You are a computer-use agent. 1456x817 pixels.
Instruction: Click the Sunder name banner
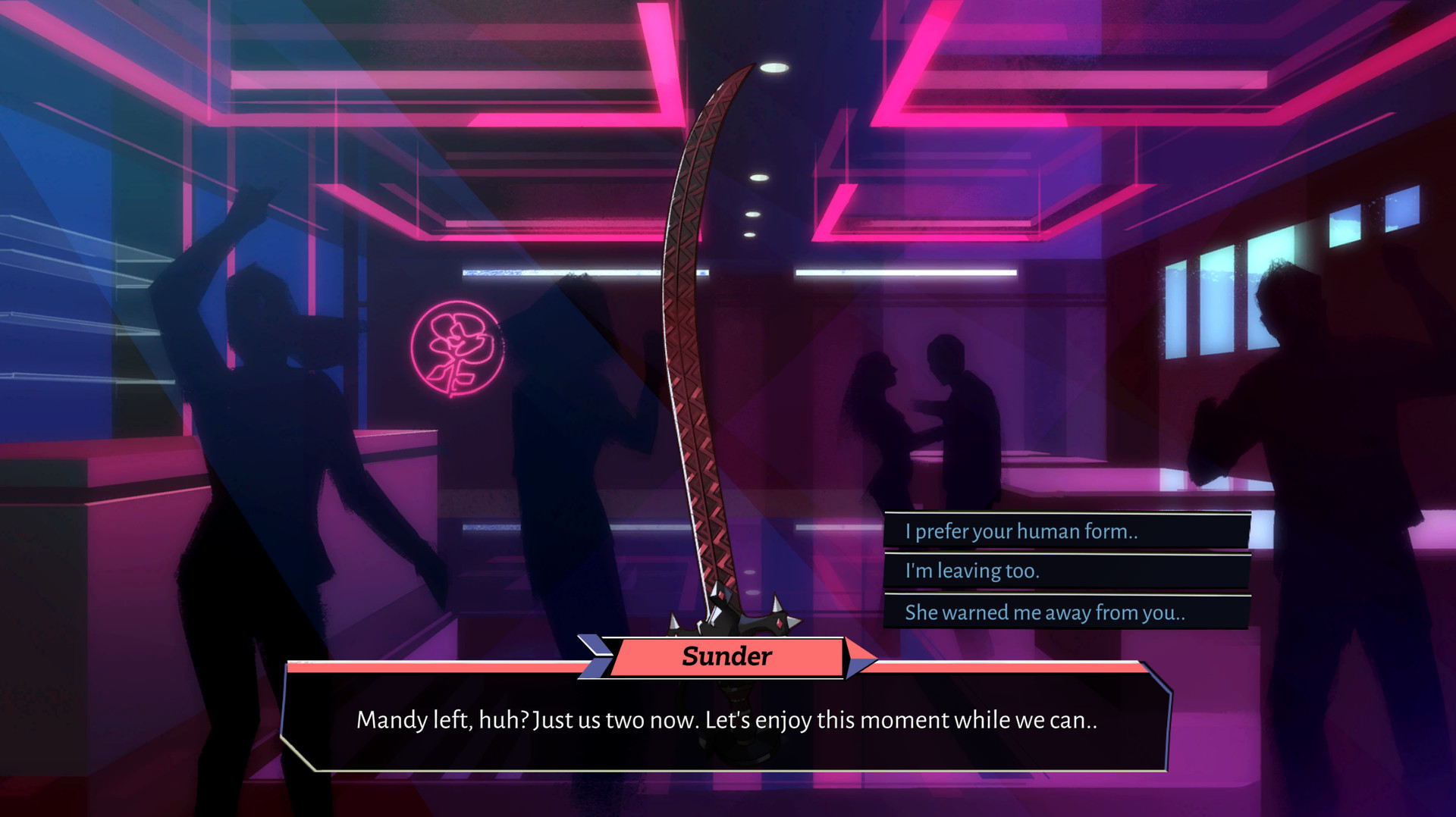[x=726, y=655]
